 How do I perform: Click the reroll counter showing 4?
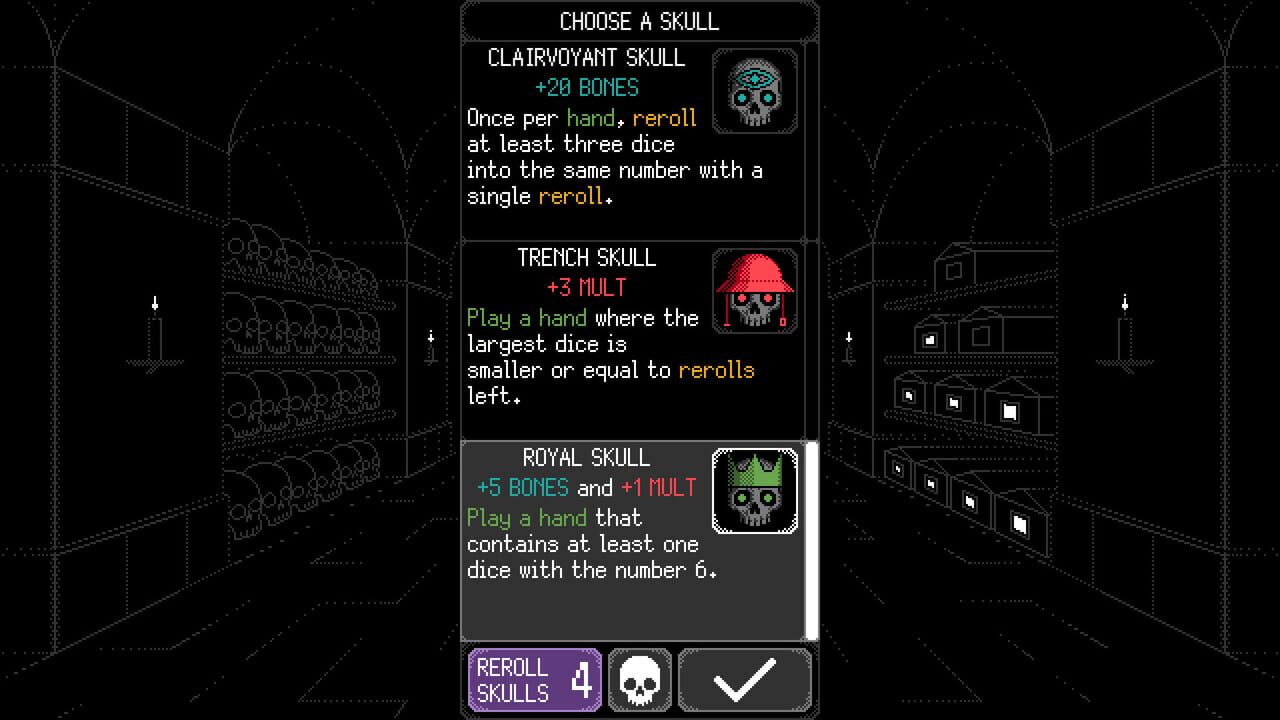(x=583, y=679)
